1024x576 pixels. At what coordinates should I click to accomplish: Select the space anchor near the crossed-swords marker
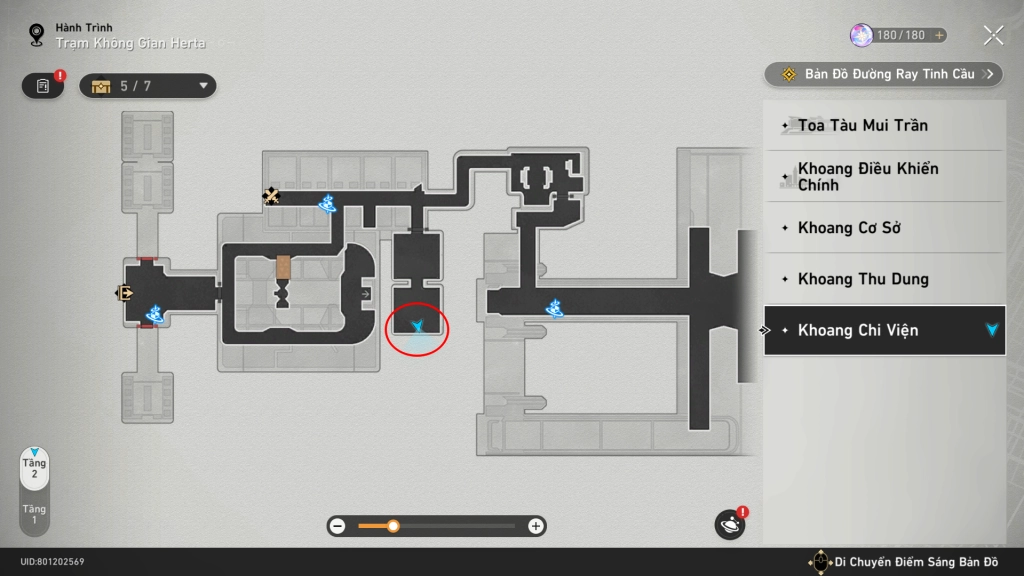click(x=326, y=204)
